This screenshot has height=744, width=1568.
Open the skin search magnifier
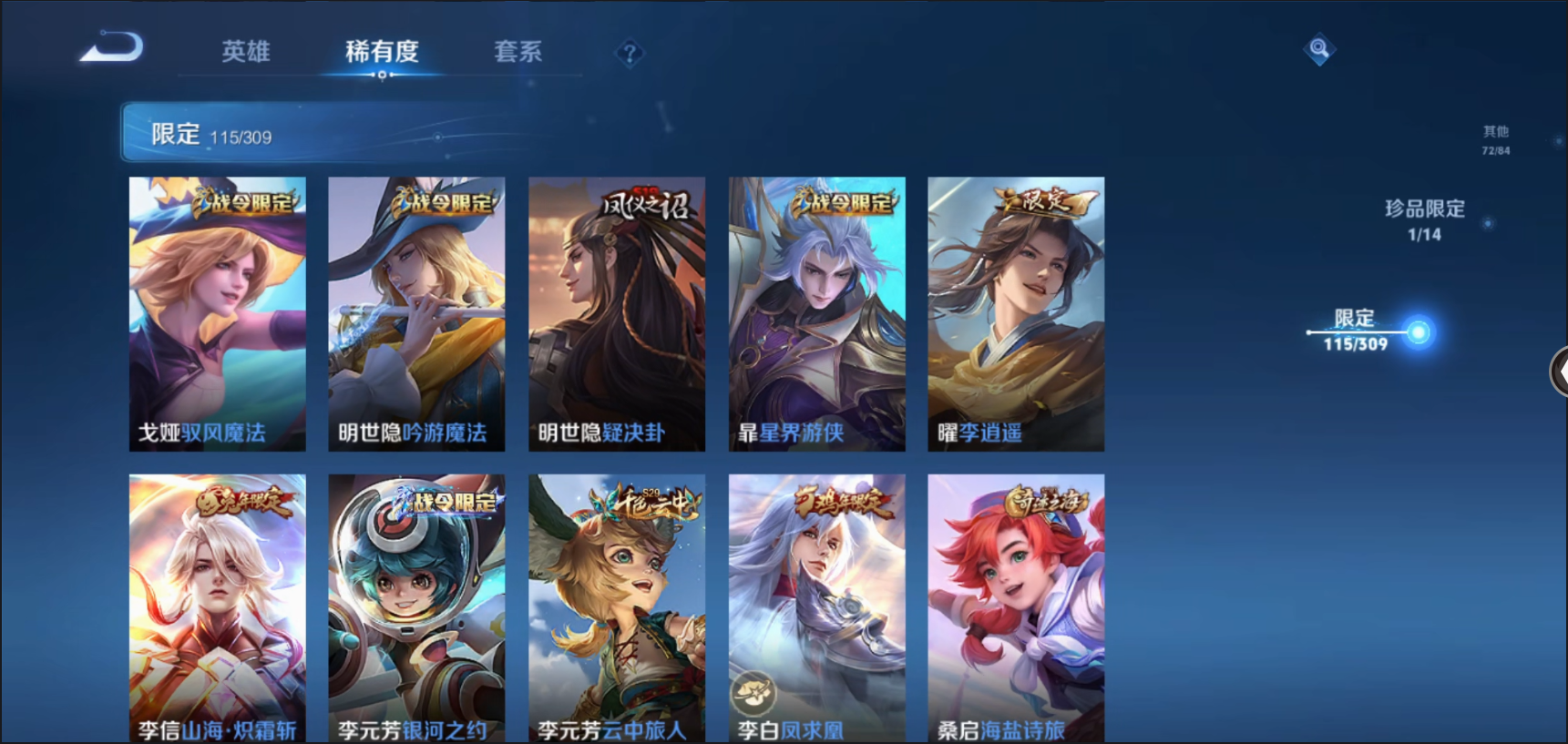(1318, 48)
